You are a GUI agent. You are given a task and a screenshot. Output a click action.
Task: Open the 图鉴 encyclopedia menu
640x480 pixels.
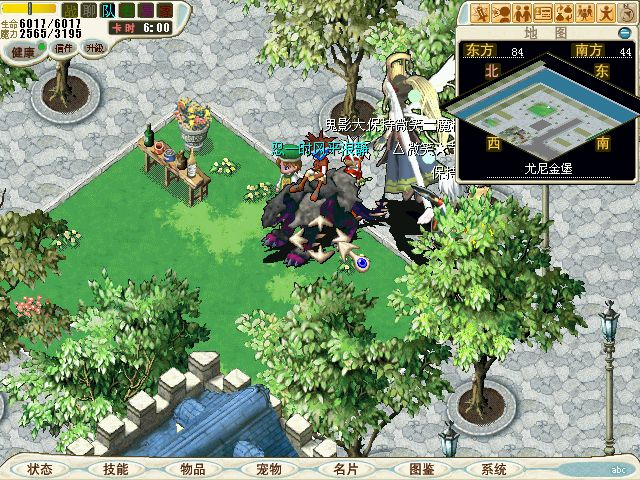pyautogui.click(x=420, y=469)
